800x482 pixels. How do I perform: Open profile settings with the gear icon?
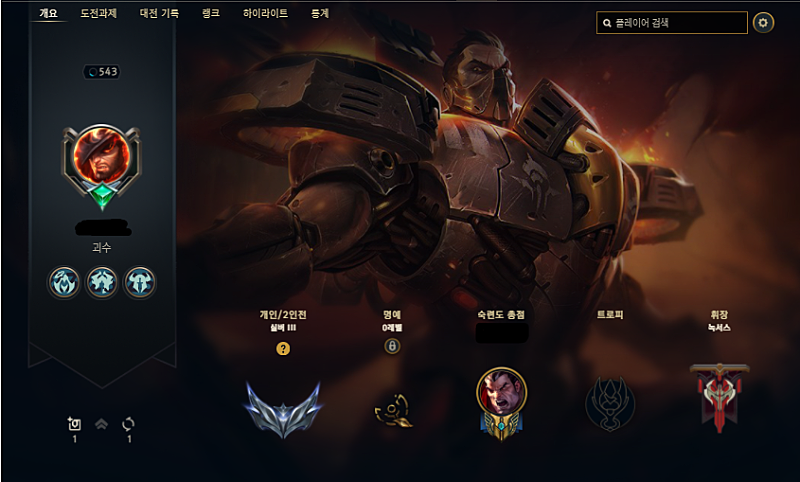coord(764,22)
